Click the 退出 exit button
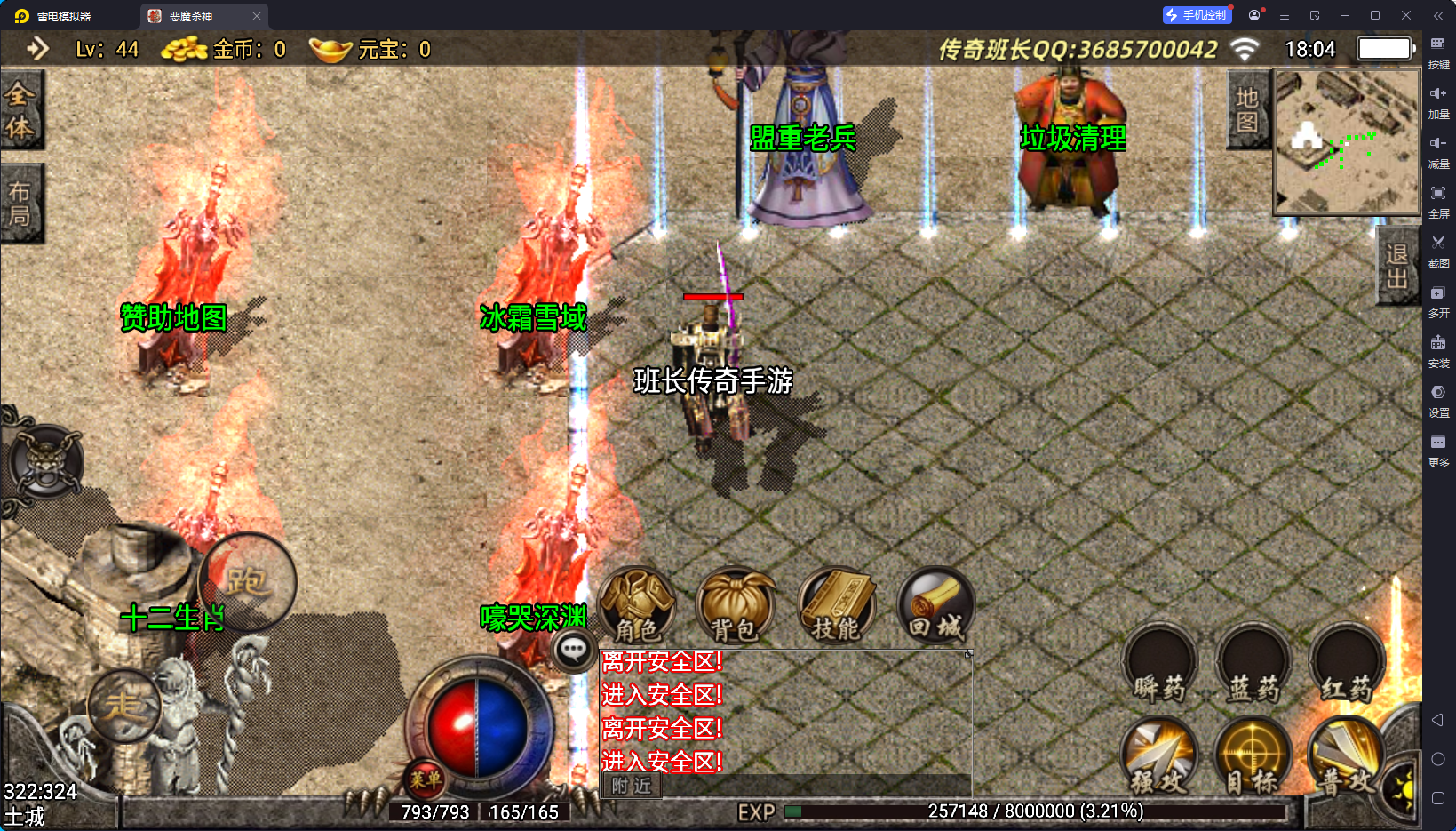 [x=1396, y=266]
